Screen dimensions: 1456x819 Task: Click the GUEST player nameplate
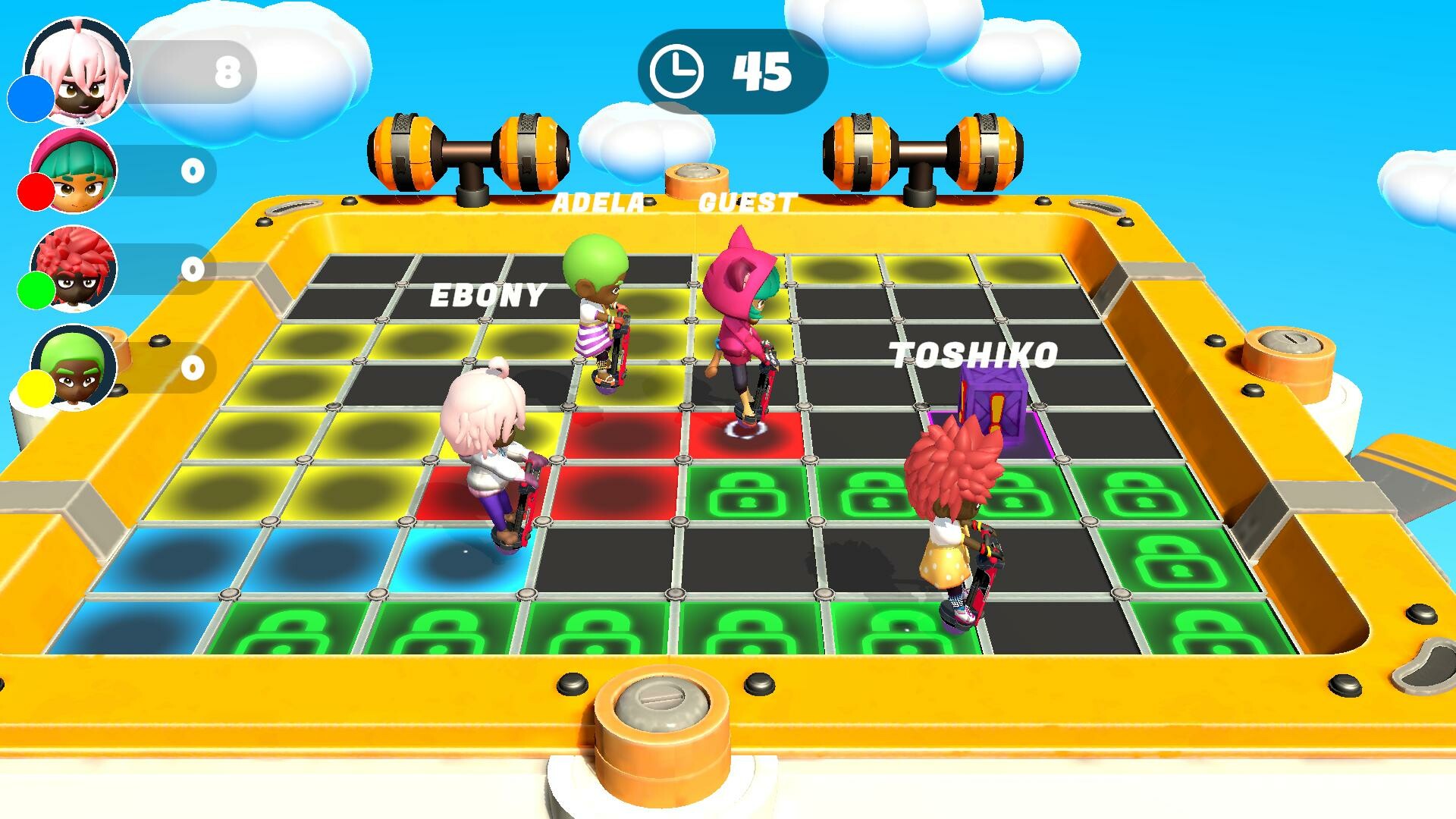point(747,203)
